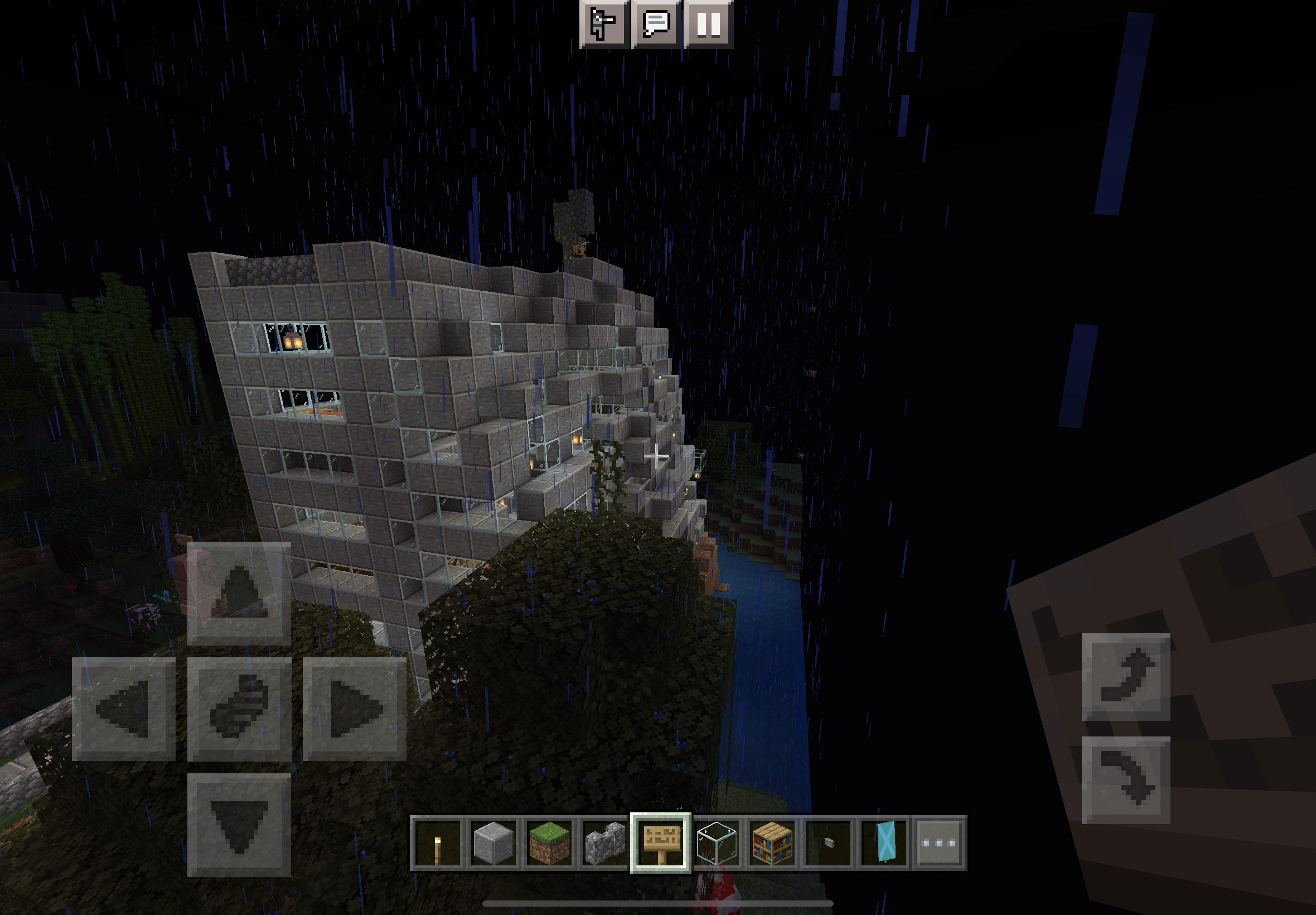Image resolution: width=1316 pixels, height=915 pixels.
Task: Tap the move forward arrow
Action: tap(239, 594)
